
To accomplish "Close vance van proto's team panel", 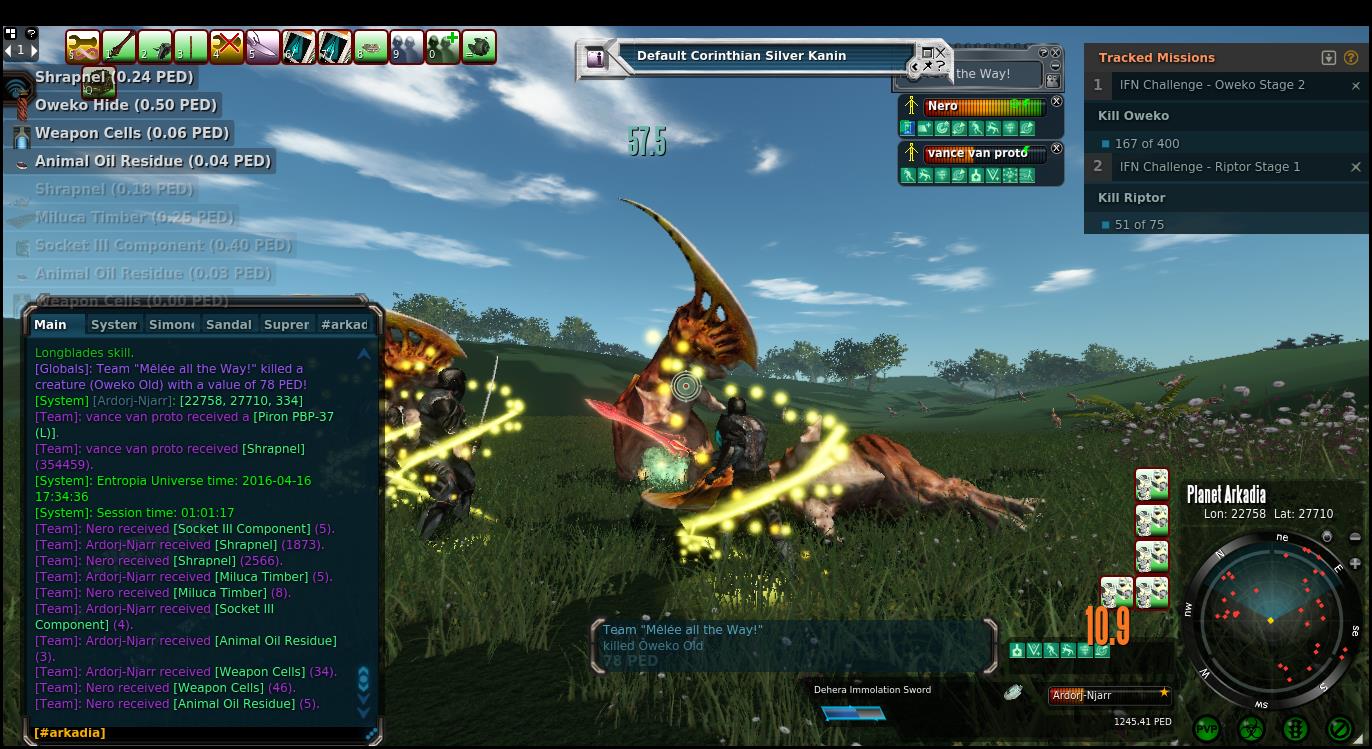I will click(x=1056, y=149).
